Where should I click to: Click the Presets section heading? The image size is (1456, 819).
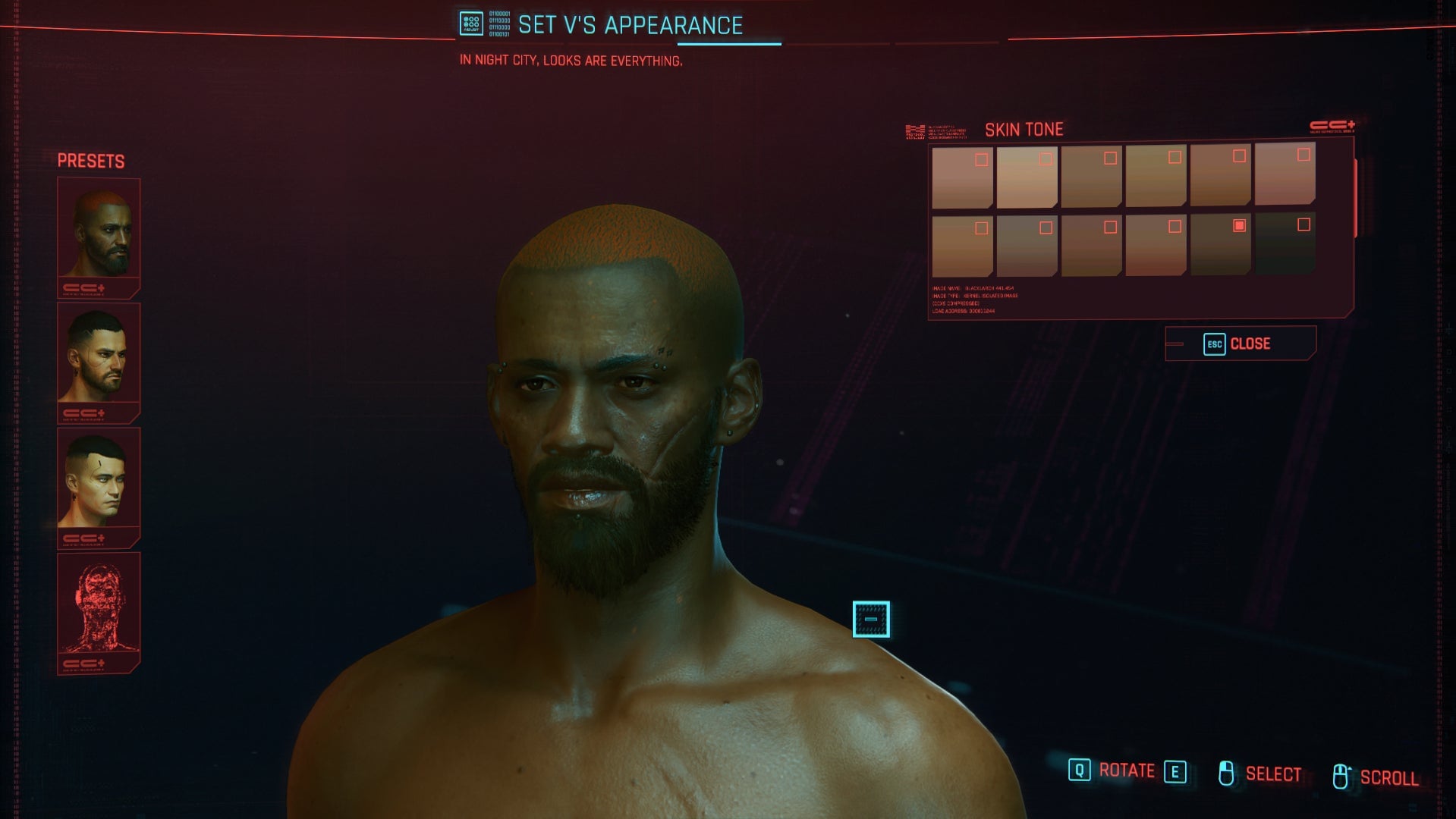coord(91,160)
